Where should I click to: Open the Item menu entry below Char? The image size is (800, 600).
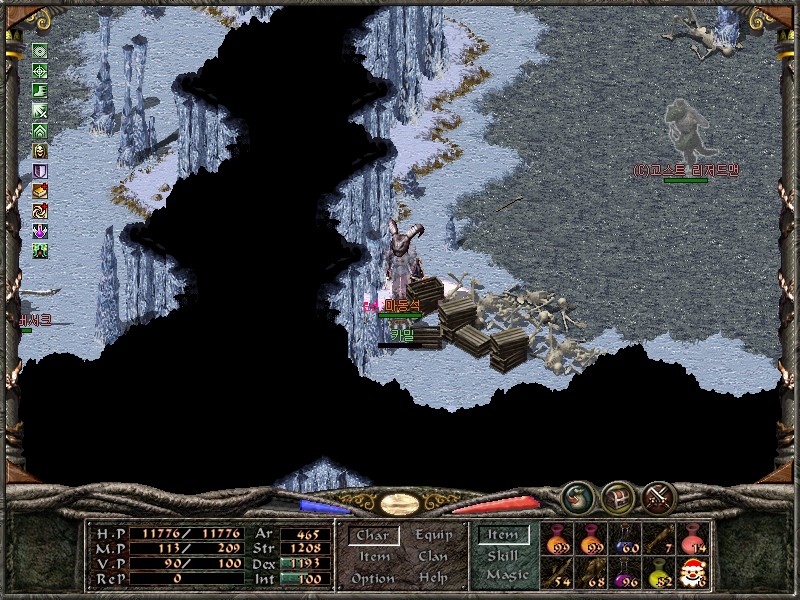tap(374, 557)
